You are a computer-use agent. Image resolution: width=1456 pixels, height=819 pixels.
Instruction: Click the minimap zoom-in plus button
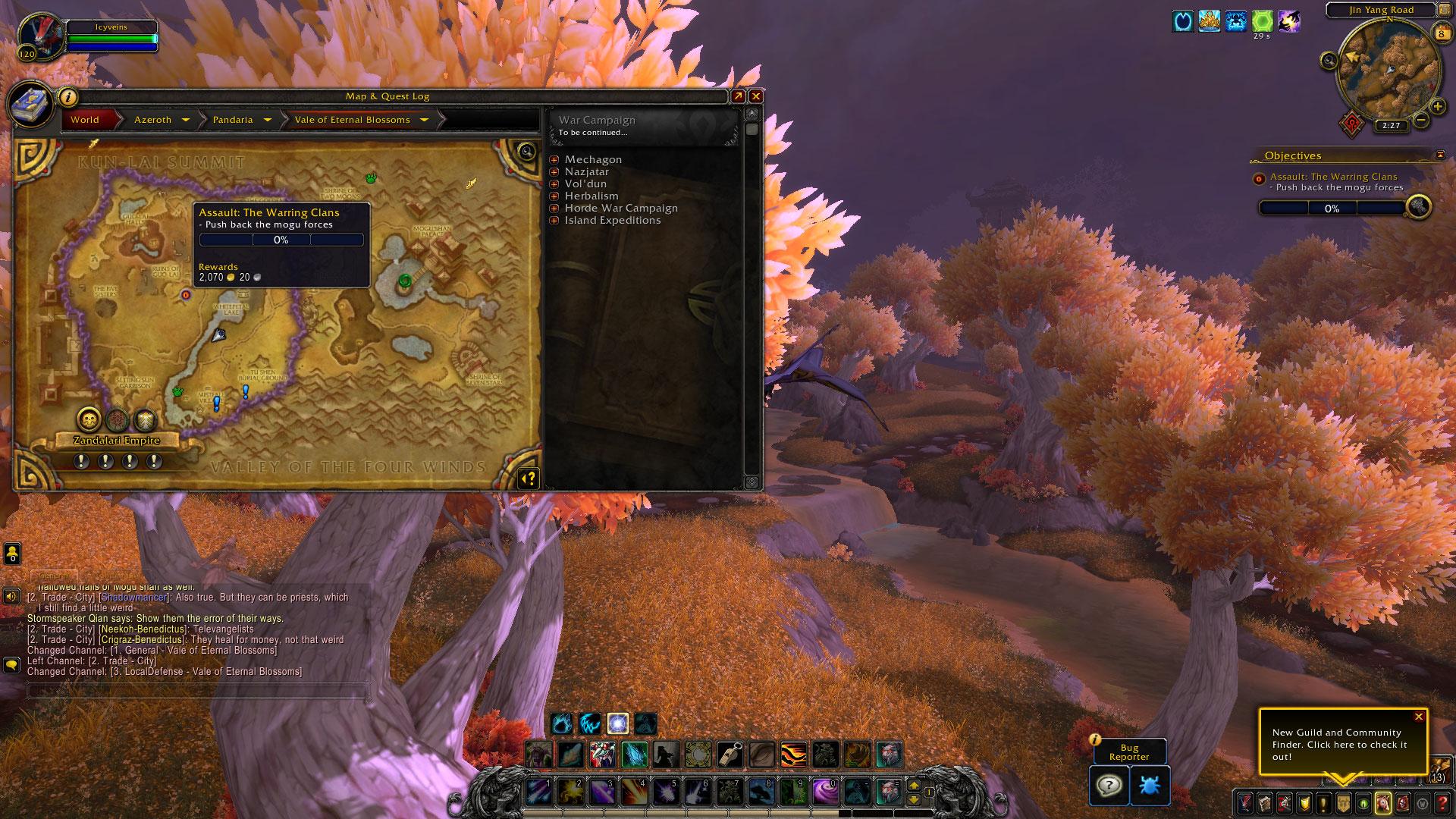coord(1437,107)
